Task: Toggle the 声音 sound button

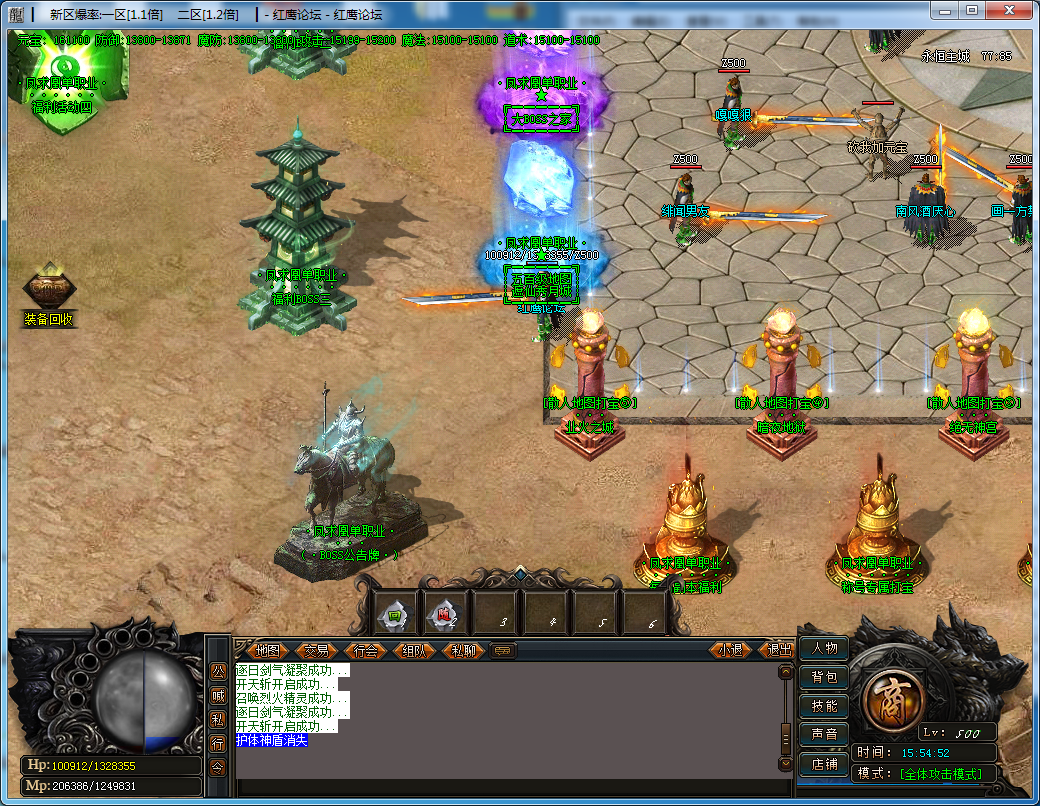Action: tap(824, 735)
